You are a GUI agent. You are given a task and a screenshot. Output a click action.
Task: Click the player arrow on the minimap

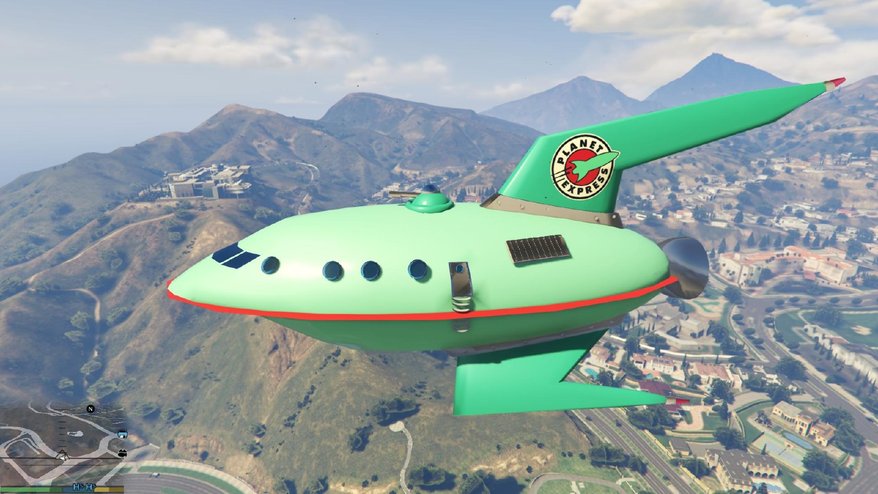[x=64, y=456]
